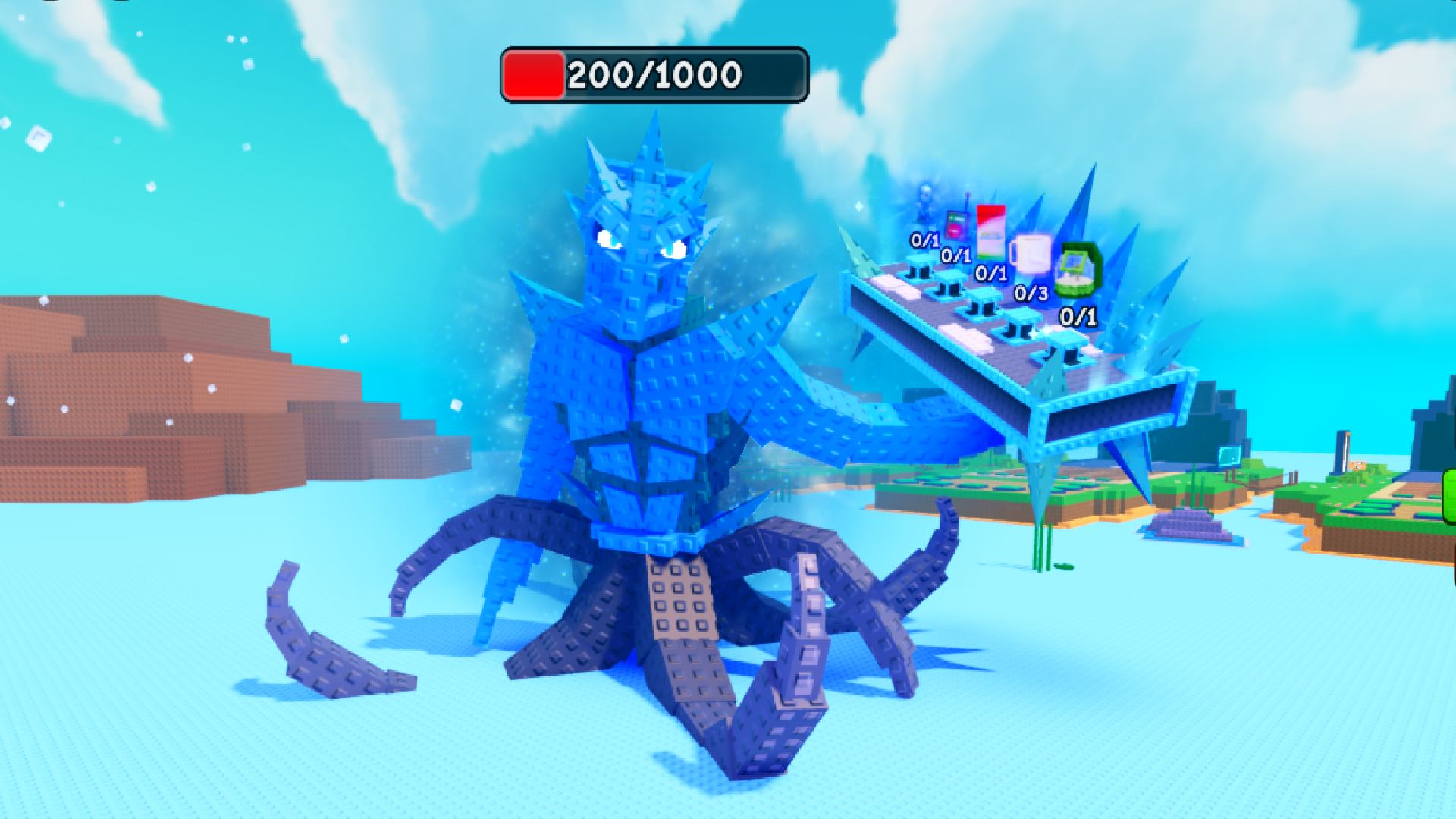Click the 200/1000 health counter
Viewport: 1456px width, 819px height.
[x=654, y=76]
